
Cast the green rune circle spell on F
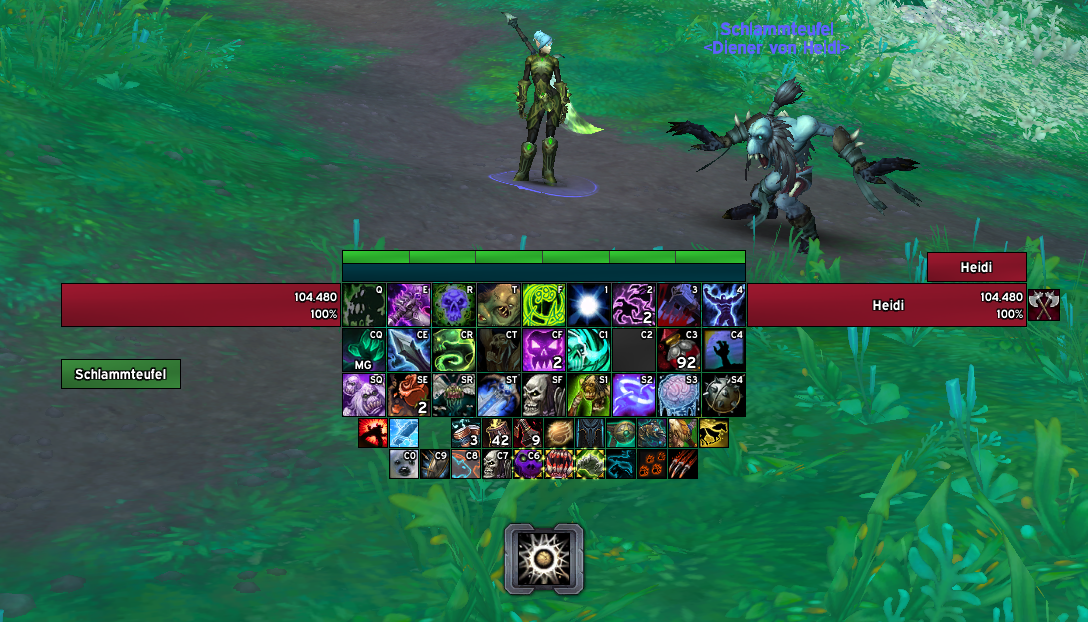544,305
